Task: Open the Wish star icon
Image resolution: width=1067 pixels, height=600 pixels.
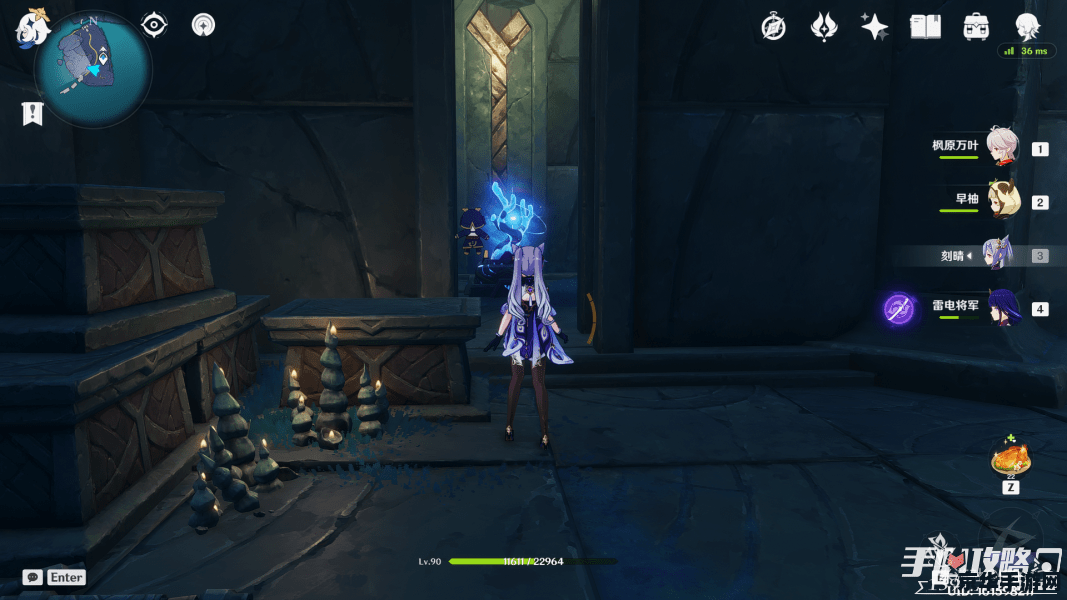Action: coord(875,27)
